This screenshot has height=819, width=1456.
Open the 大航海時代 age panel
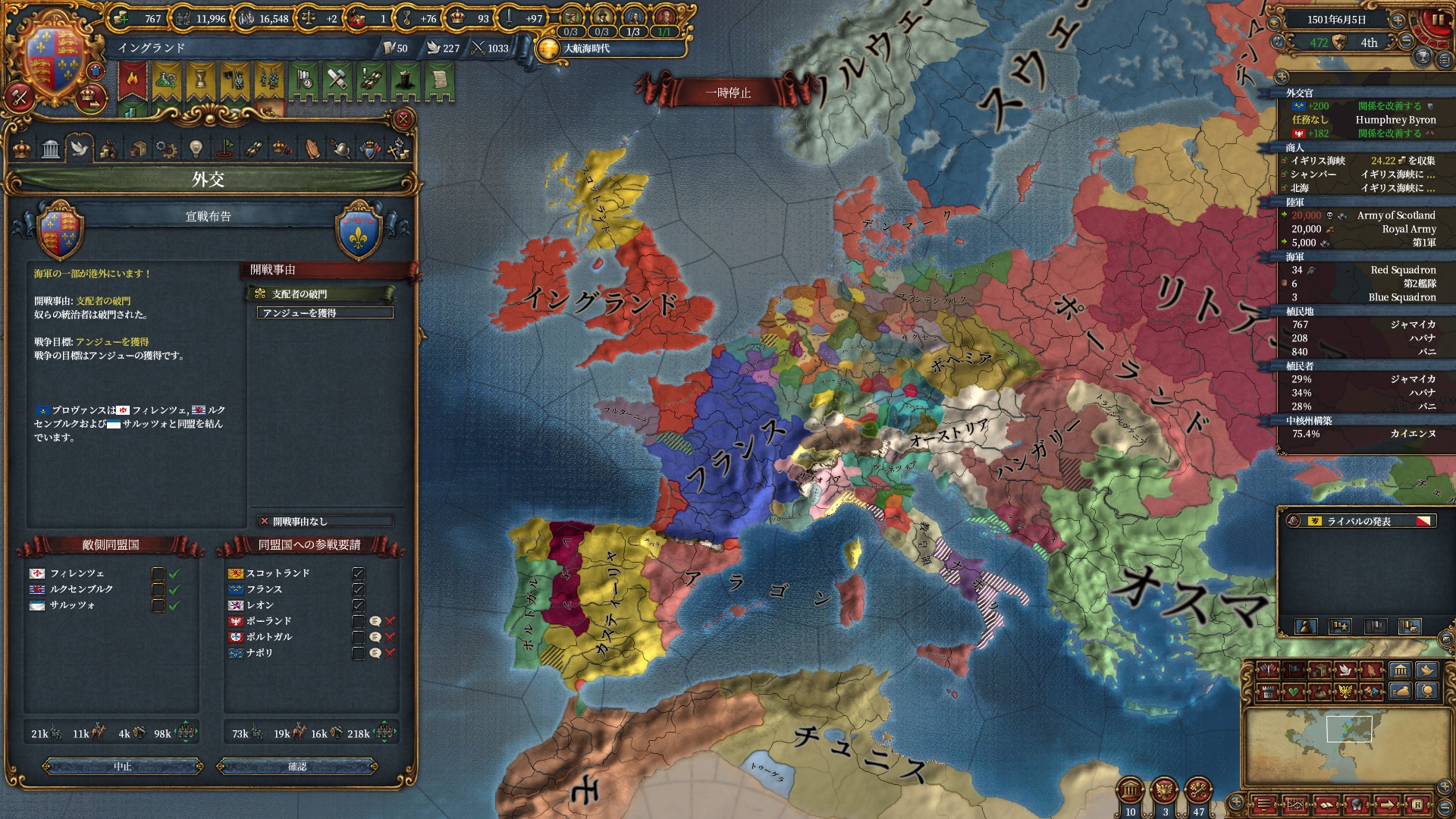coord(585,49)
